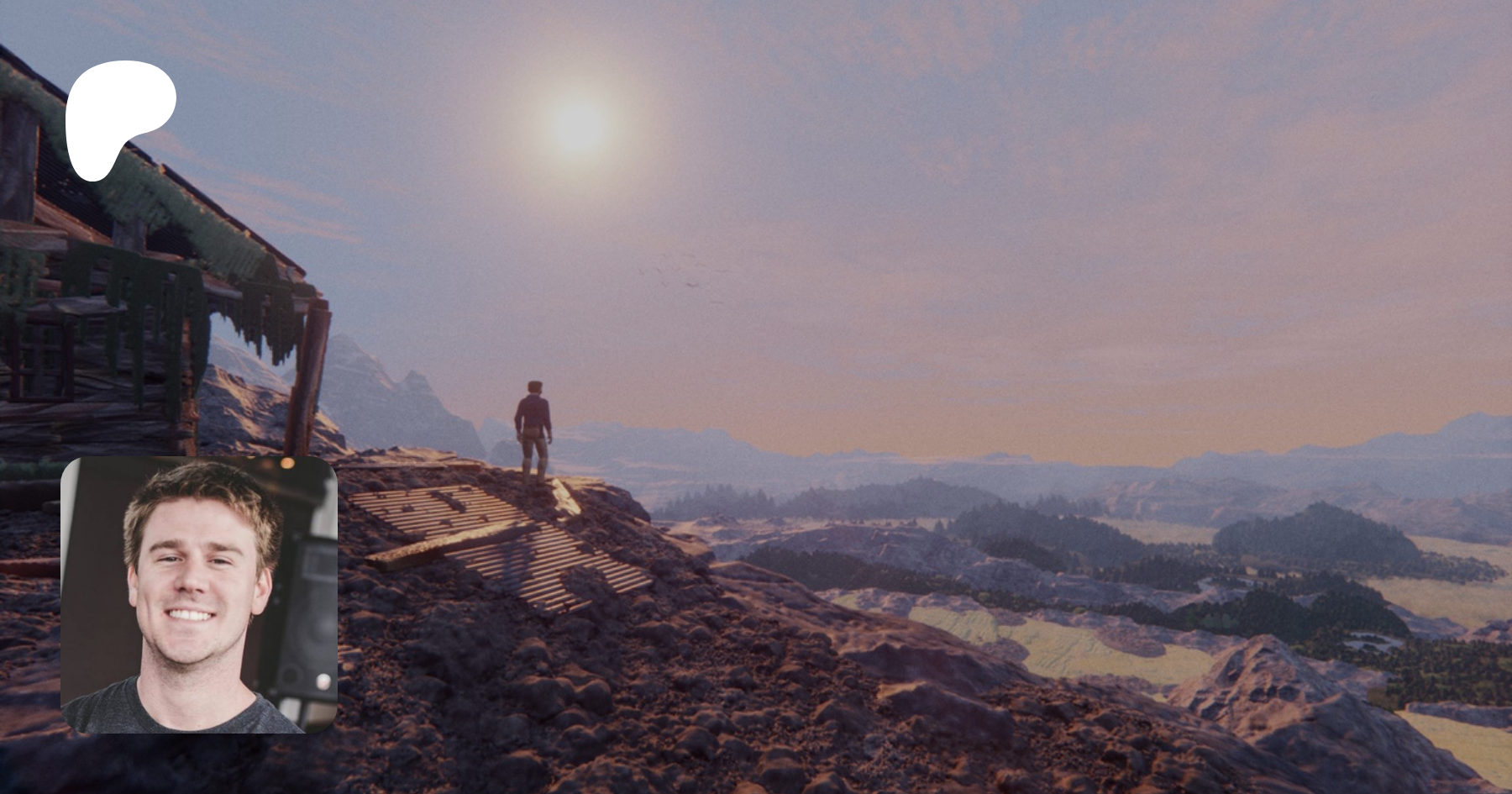Open the creator's profile photo thumbnail

click(x=199, y=595)
